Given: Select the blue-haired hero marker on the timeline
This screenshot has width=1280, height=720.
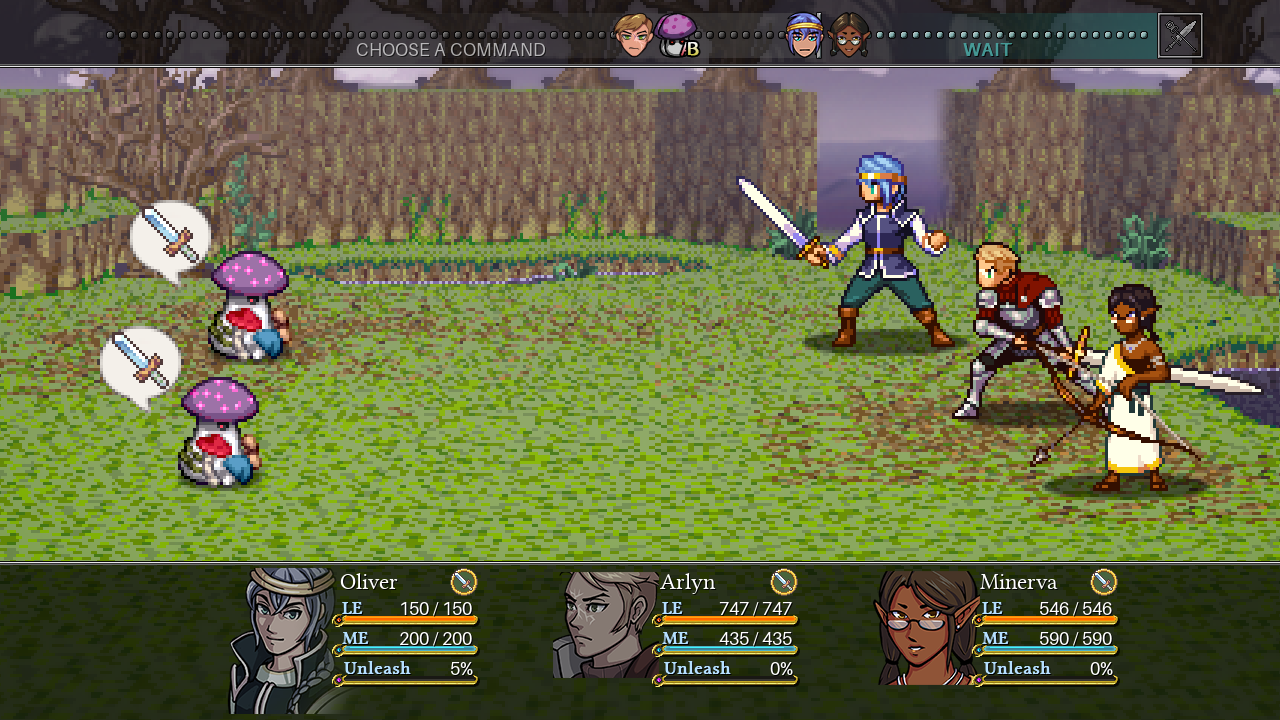Looking at the screenshot, I should 803,36.
